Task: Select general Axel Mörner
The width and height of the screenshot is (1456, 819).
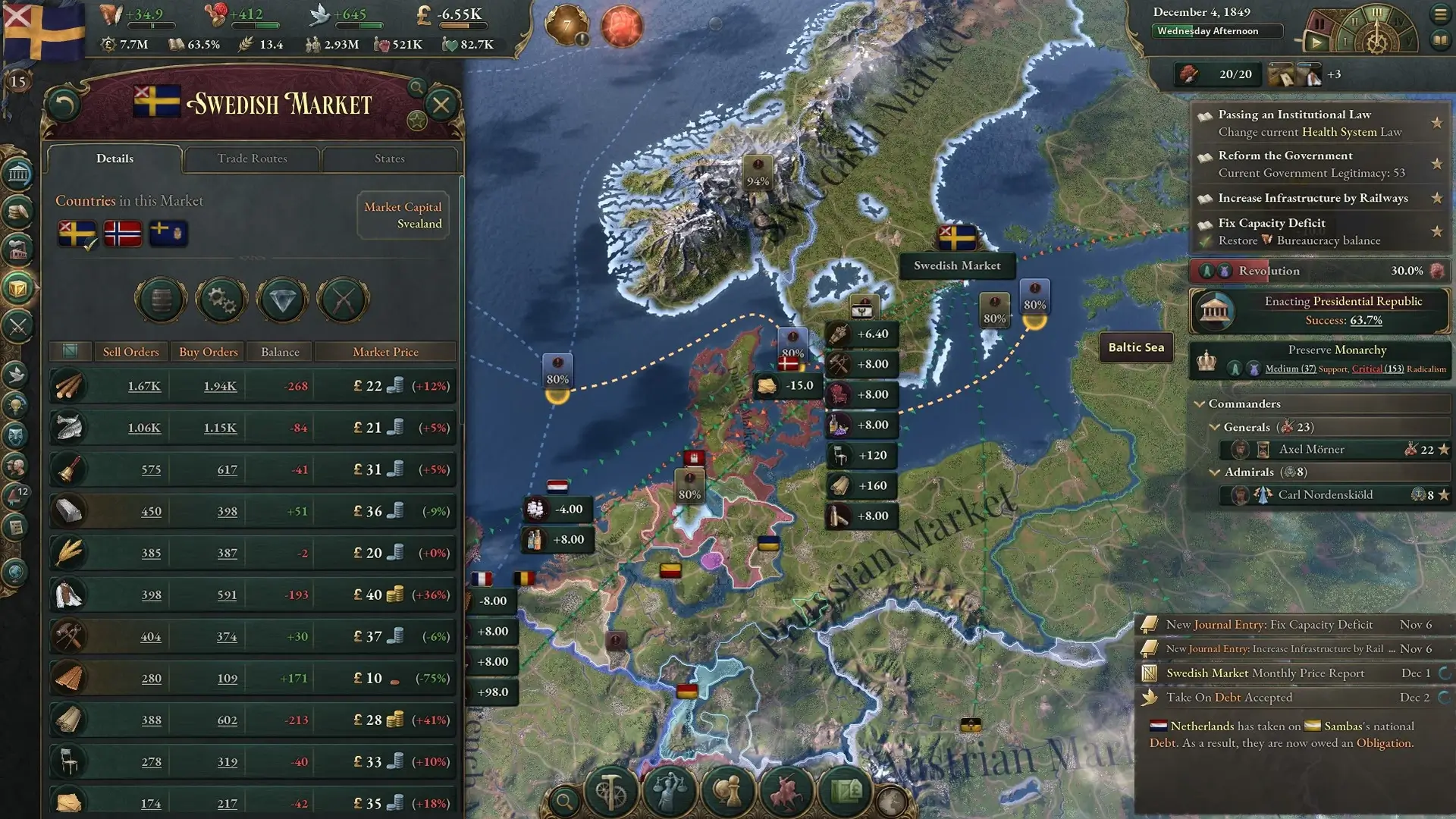Action: click(1311, 450)
